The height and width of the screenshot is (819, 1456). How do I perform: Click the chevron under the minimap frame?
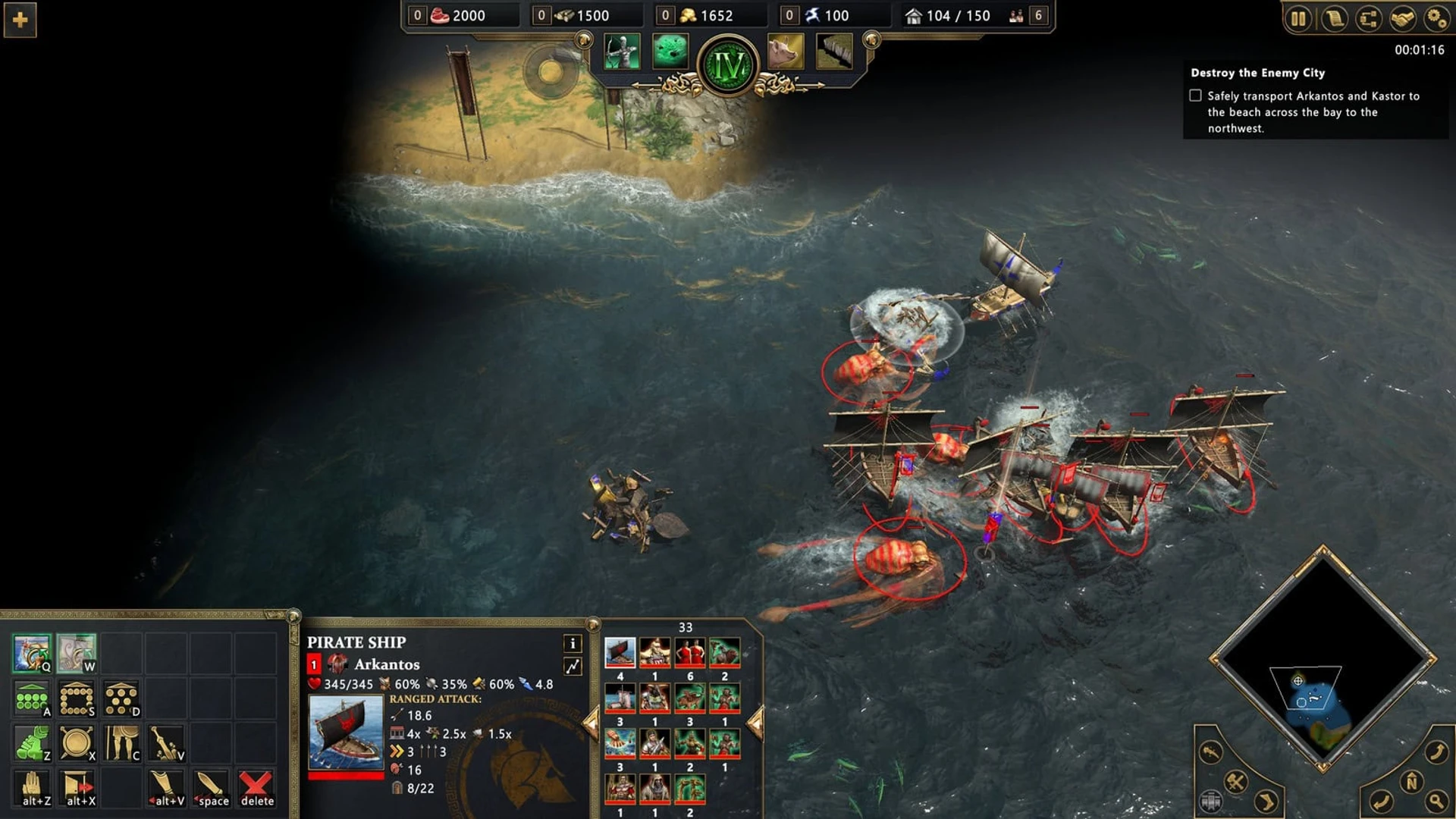pos(1323,766)
